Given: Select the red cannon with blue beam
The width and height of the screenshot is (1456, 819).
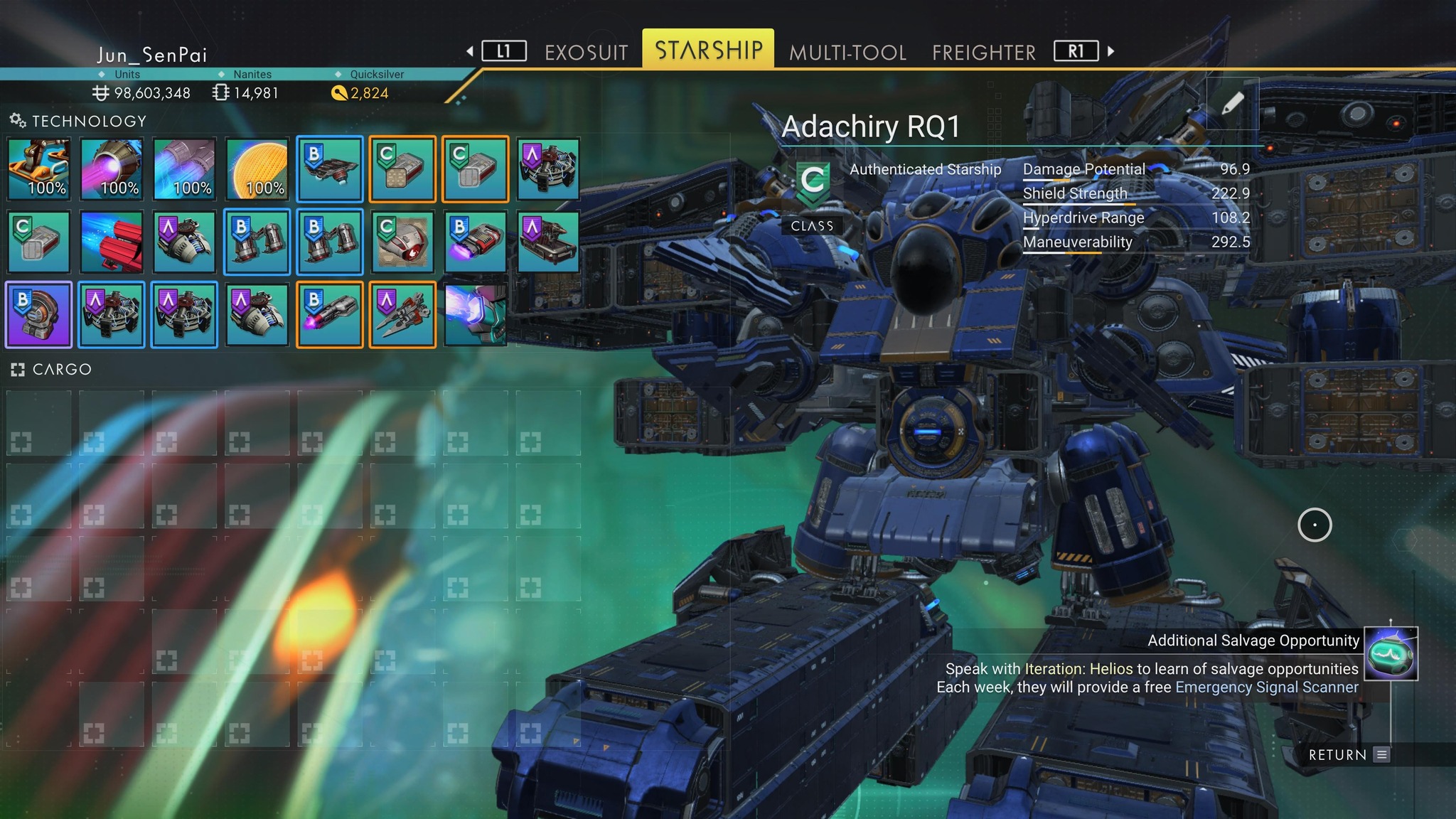Looking at the screenshot, I should [112, 242].
